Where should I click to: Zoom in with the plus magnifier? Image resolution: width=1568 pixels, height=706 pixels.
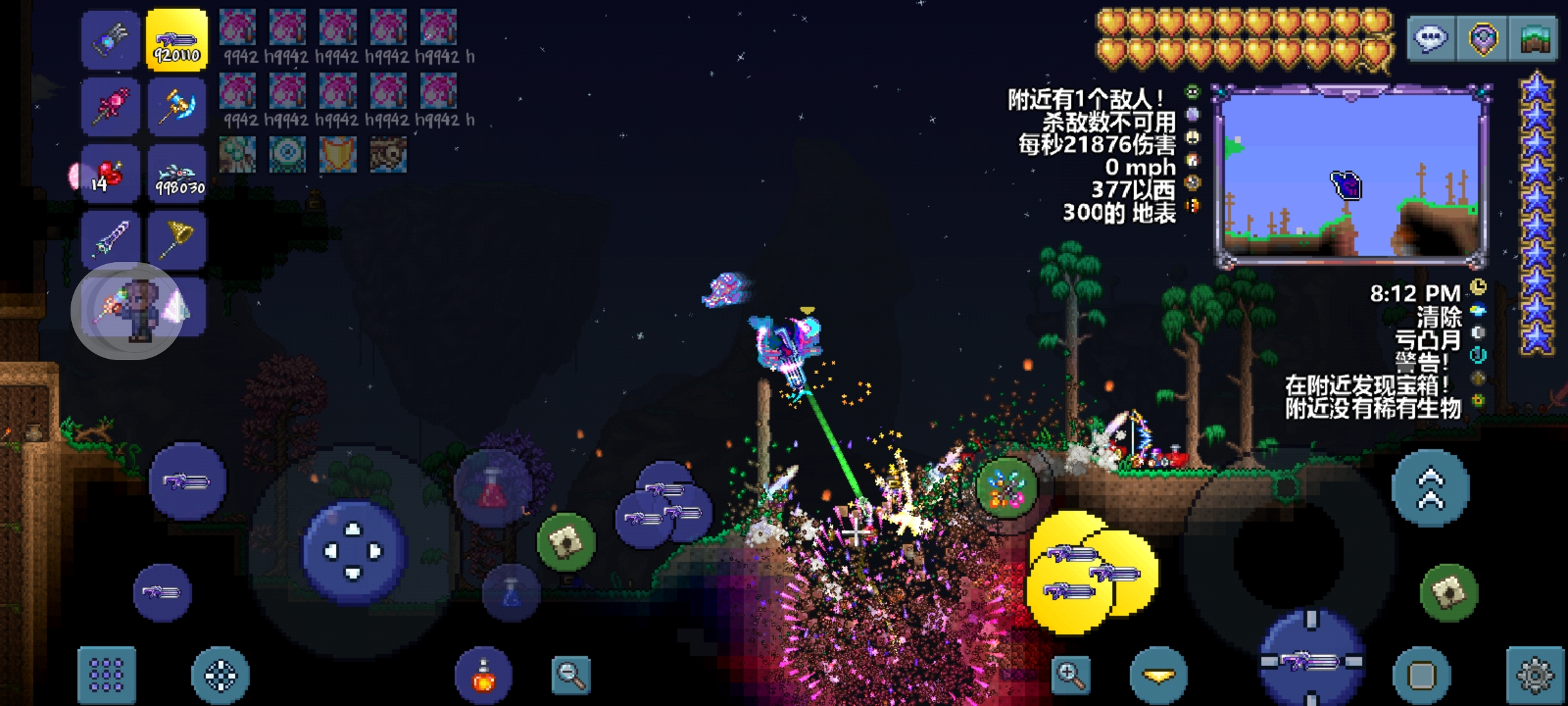click(x=1071, y=675)
